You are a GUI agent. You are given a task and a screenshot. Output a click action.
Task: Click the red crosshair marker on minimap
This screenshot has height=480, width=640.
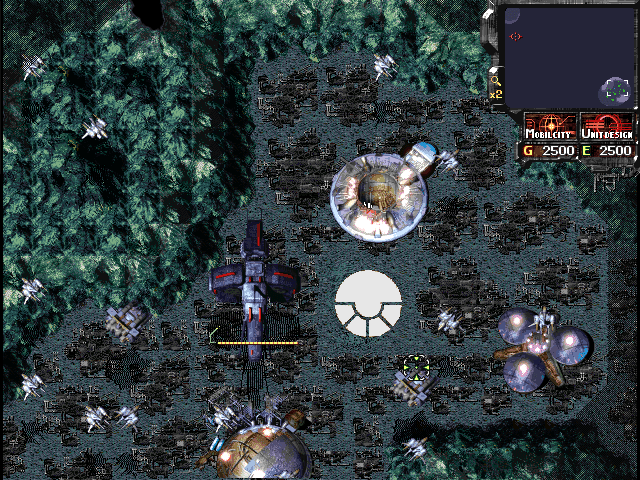(x=516, y=37)
